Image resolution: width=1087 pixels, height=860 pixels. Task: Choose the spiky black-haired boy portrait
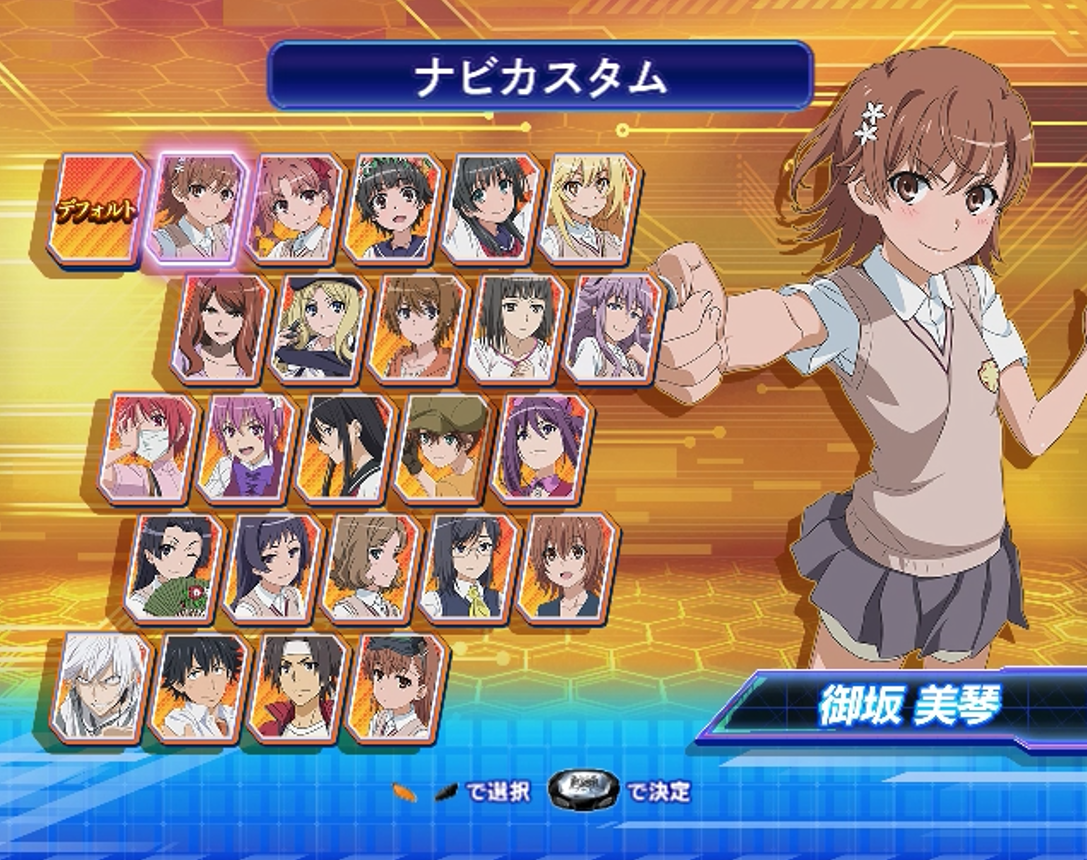pyautogui.click(x=199, y=688)
